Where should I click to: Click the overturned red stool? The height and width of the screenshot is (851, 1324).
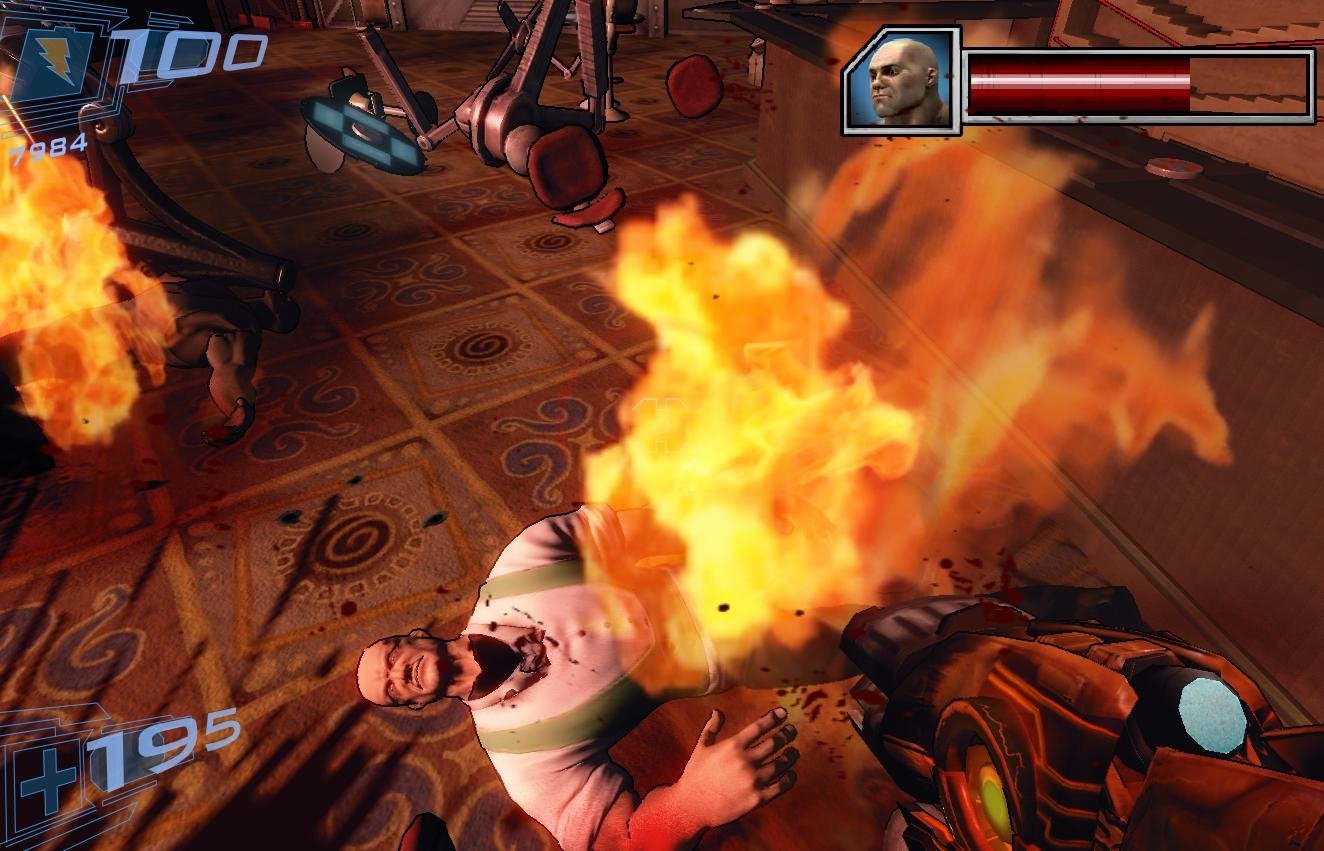click(x=565, y=165)
